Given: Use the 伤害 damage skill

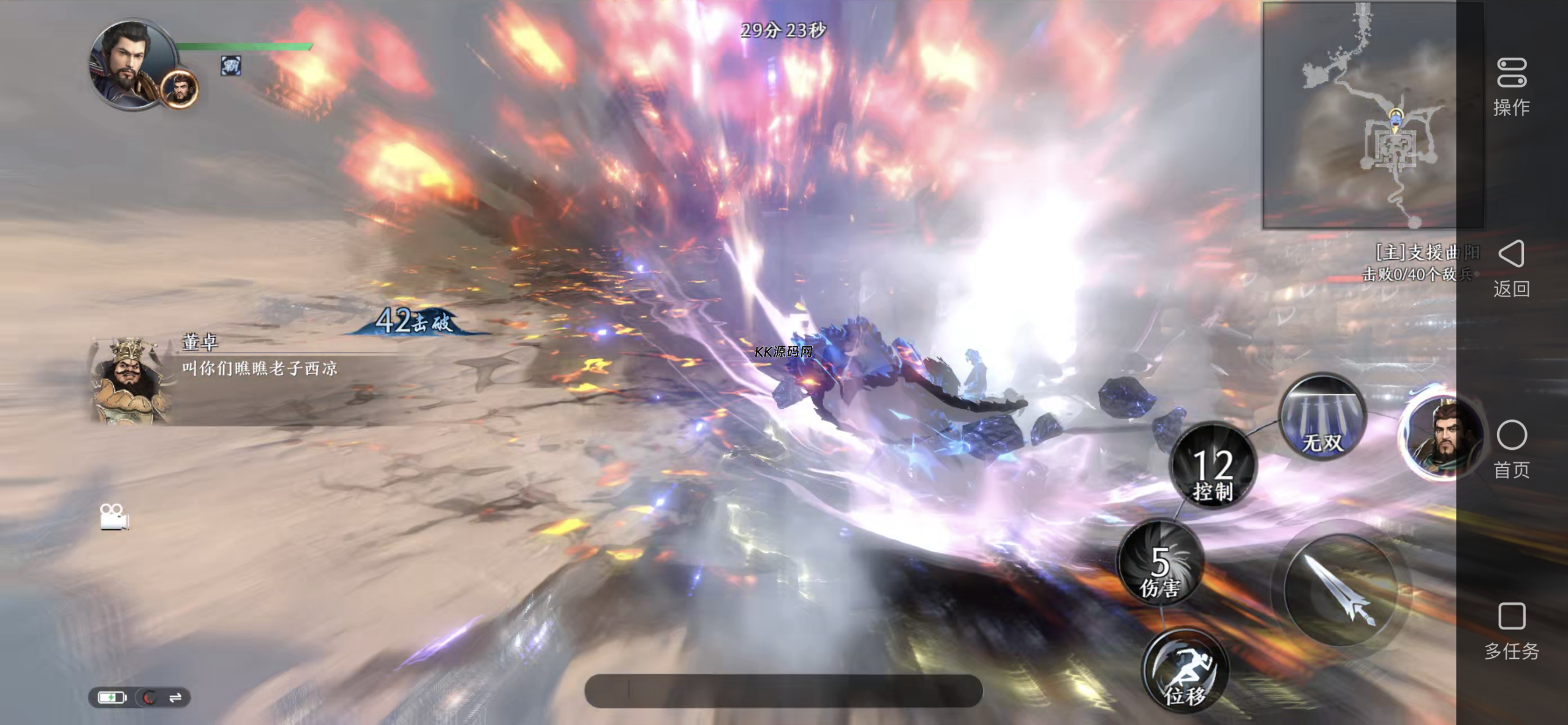Looking at the screenshot, I should (1160, 564).
